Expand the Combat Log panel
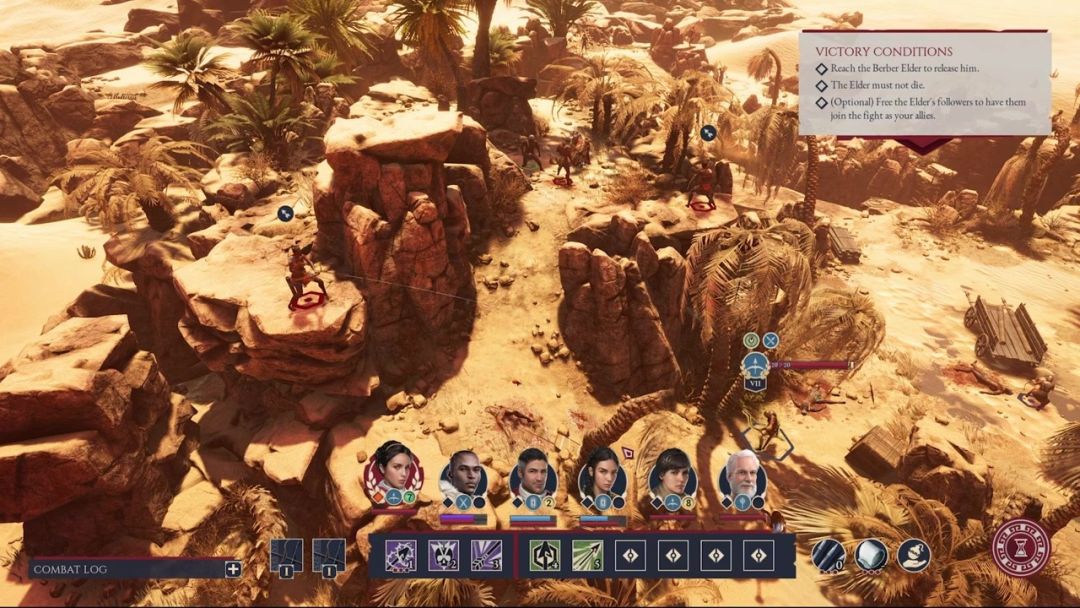The height and width of the screenshot is (608, 1080). click(233, 569)
